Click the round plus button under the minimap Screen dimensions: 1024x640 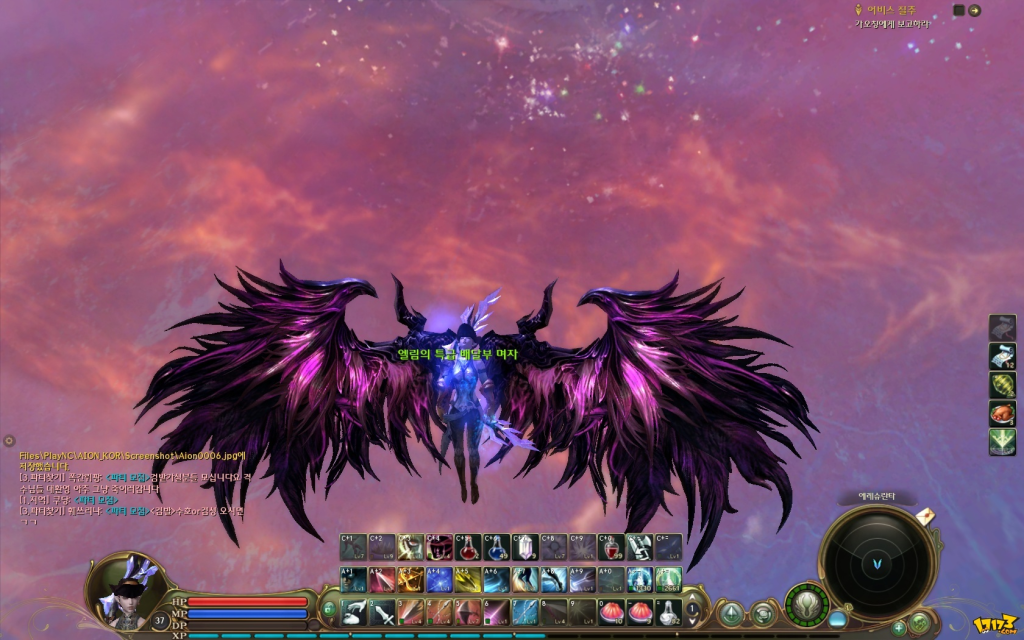(899, 627)
